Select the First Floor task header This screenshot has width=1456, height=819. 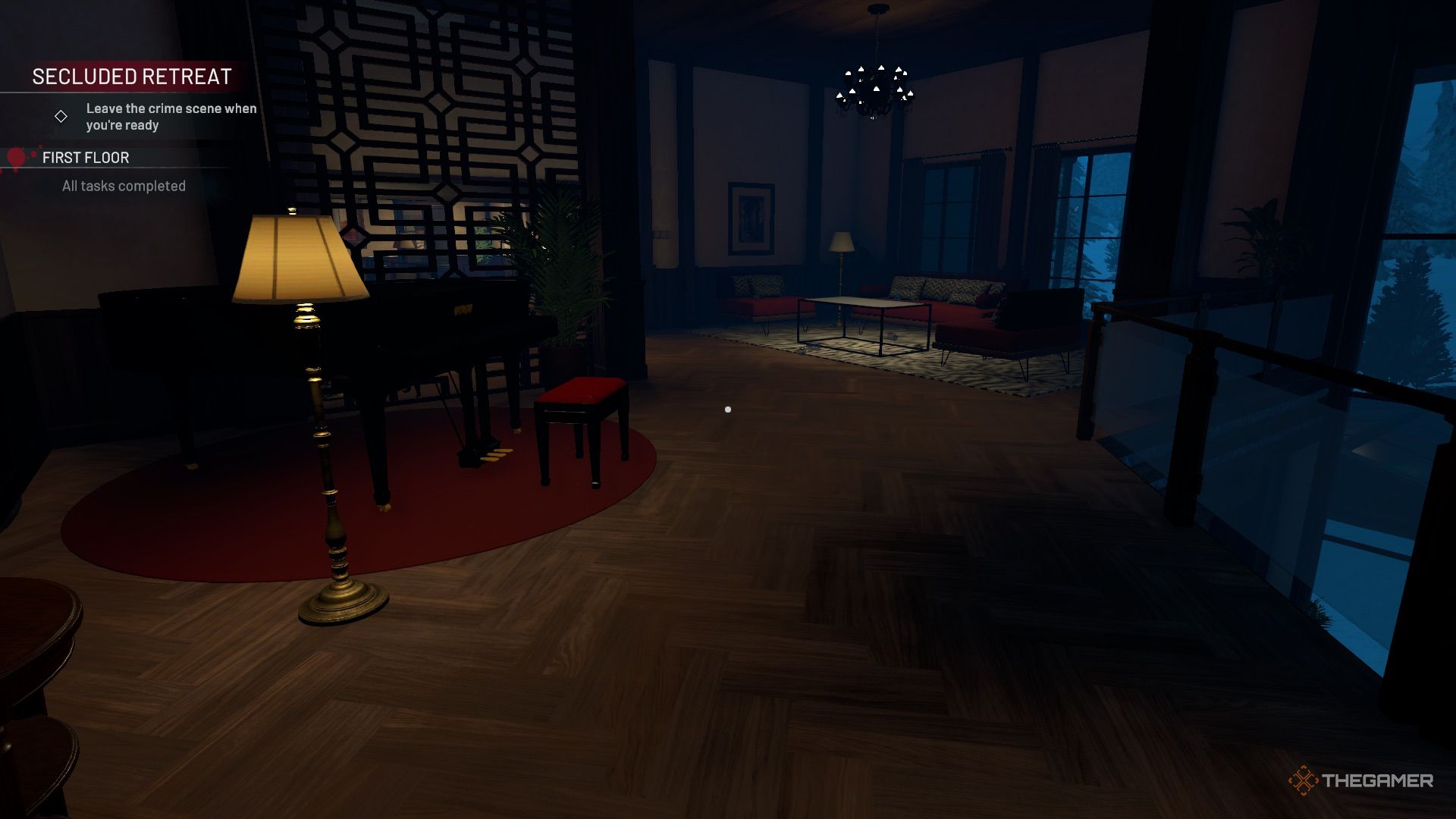coord(86,158)
